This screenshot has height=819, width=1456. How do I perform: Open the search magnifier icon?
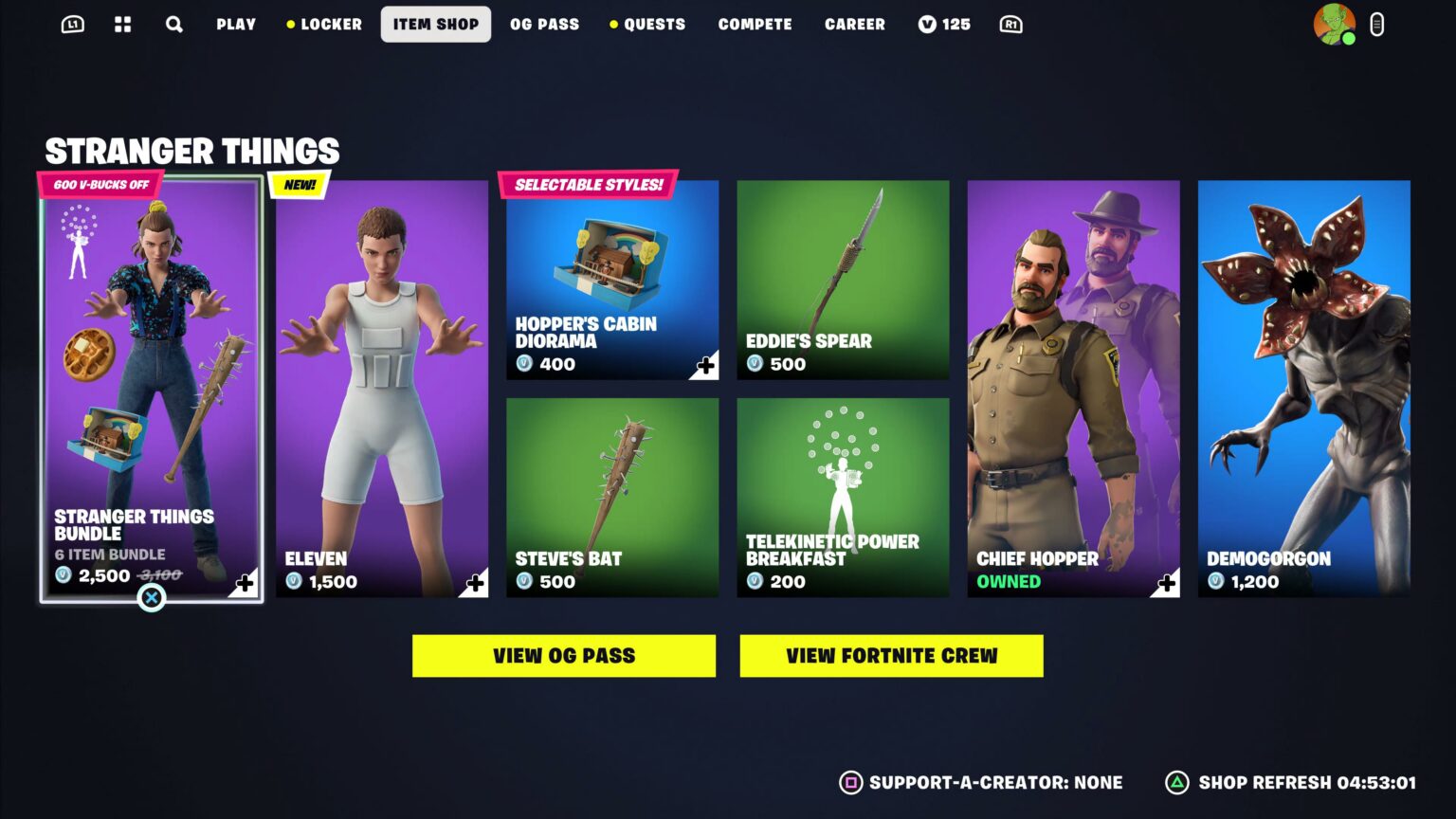pyautogui.click(x=173, y=24)
